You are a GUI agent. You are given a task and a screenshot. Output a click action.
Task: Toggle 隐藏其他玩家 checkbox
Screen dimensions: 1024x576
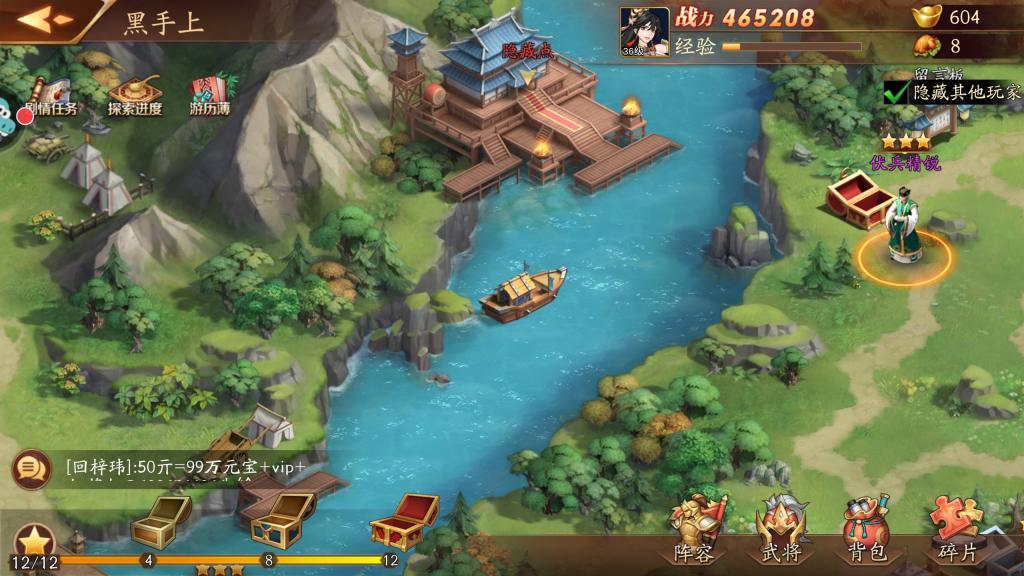click(896, 92)
